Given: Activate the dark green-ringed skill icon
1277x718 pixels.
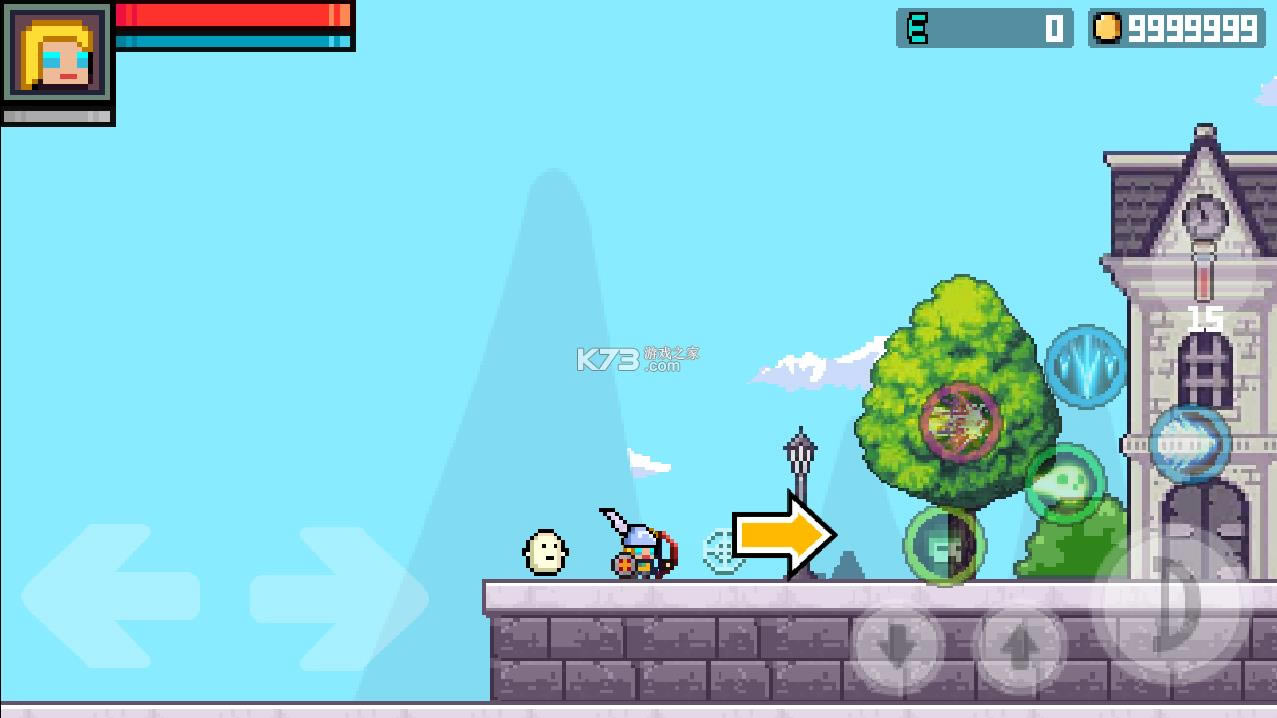Looking at the screenshot, I should 944,545.
